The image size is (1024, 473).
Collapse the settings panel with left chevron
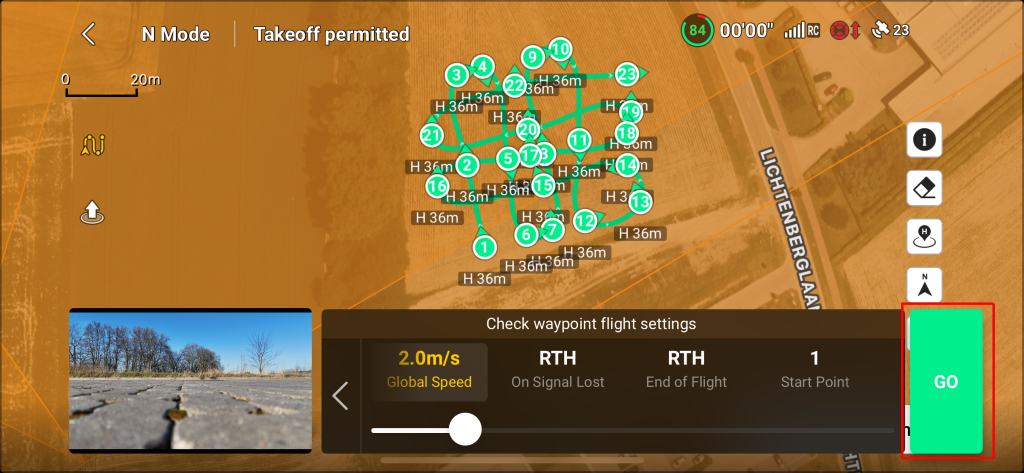tap(340, 396)
